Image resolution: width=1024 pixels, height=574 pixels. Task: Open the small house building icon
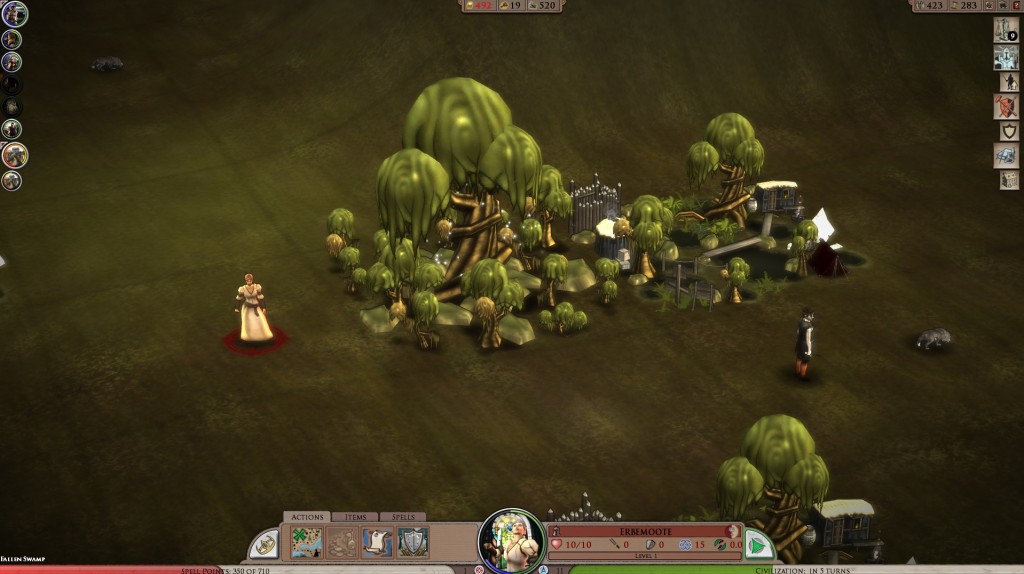point(1008,180)
